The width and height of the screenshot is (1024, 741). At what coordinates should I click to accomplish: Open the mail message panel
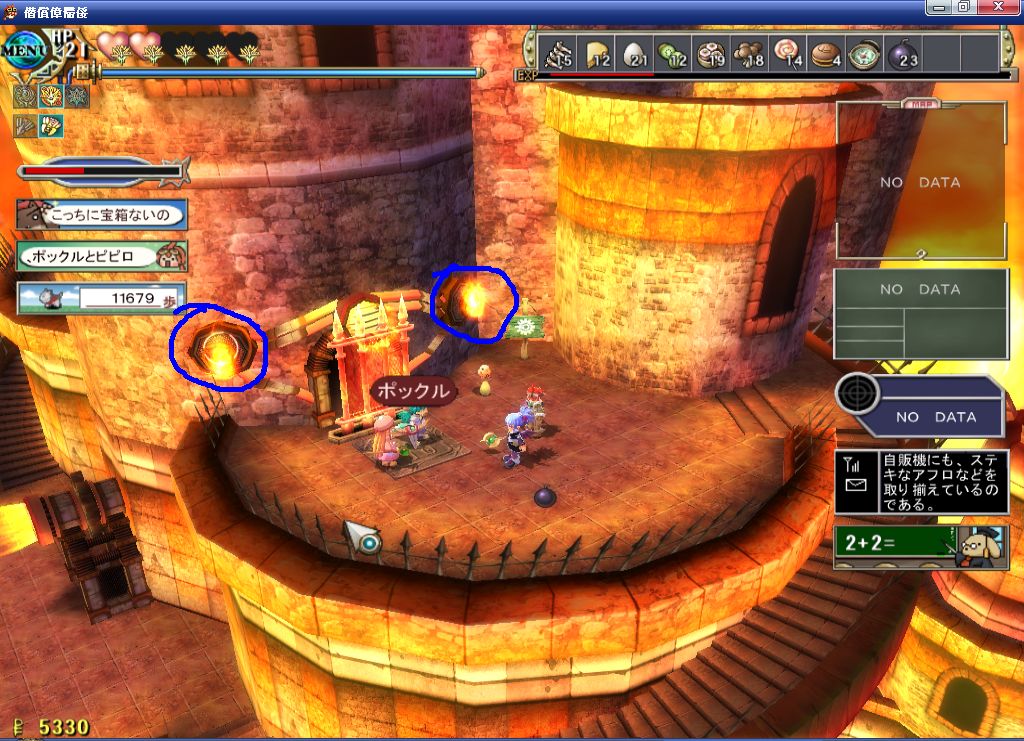point(918,482)
